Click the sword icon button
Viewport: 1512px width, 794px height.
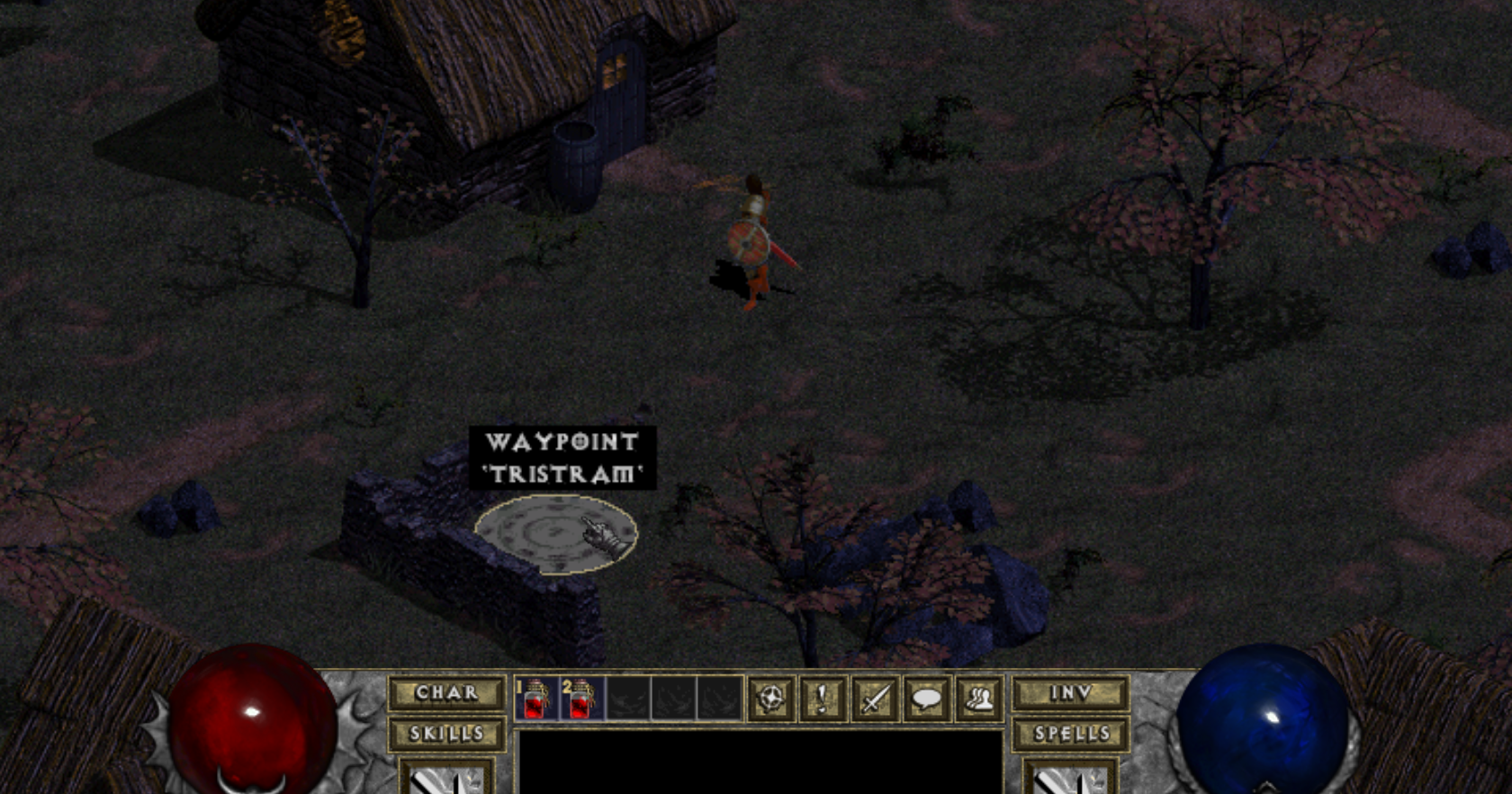coord(875,699)
